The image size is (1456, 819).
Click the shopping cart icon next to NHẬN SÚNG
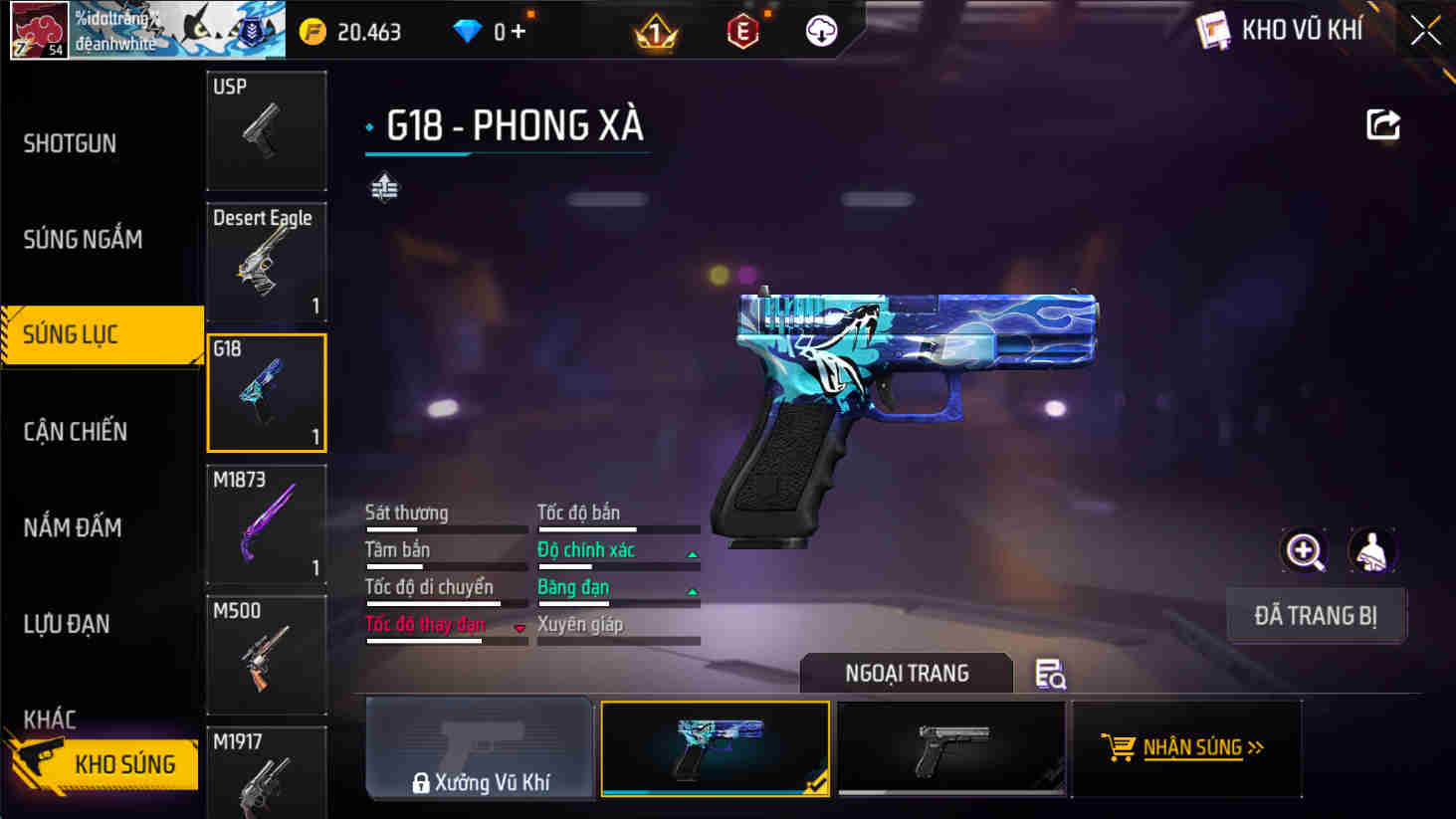[1123, 746]
